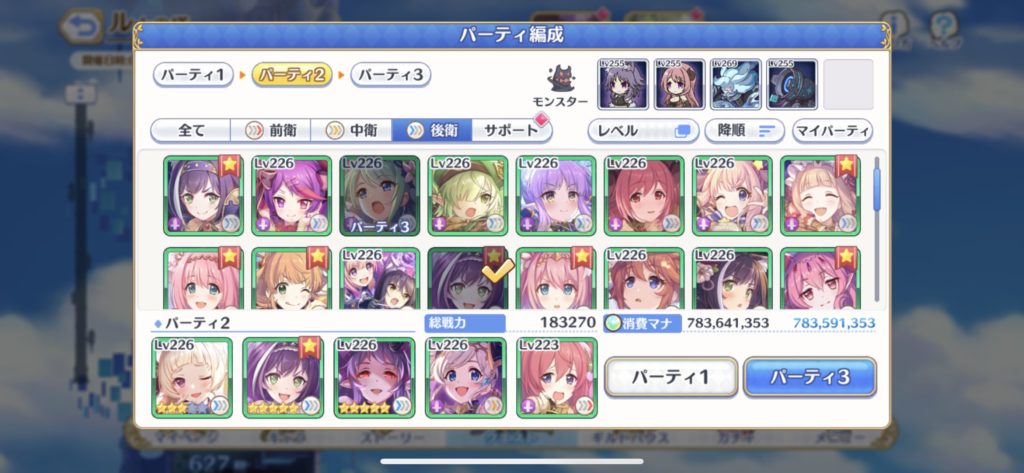Screen dimensions: 1024x473
Task: Change sort criteria via レベル button
Action: pyautogui.click(x=643, y=131)
